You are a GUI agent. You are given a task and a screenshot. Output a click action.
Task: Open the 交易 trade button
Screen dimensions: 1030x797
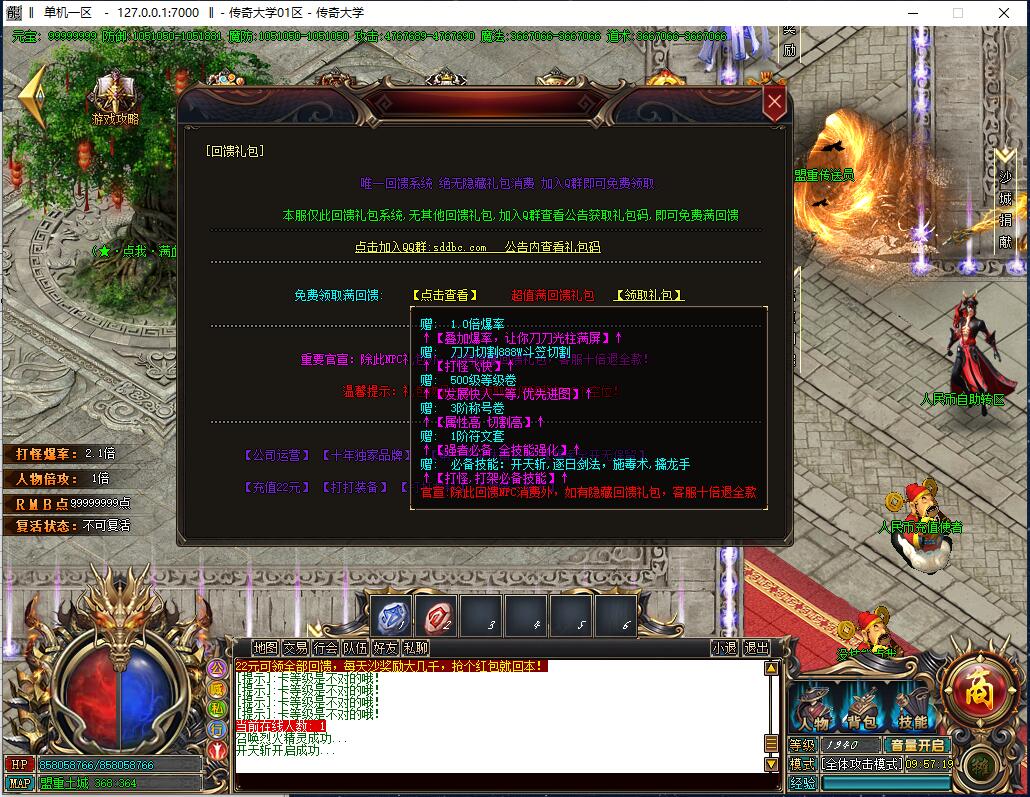(x=295, y=648)
